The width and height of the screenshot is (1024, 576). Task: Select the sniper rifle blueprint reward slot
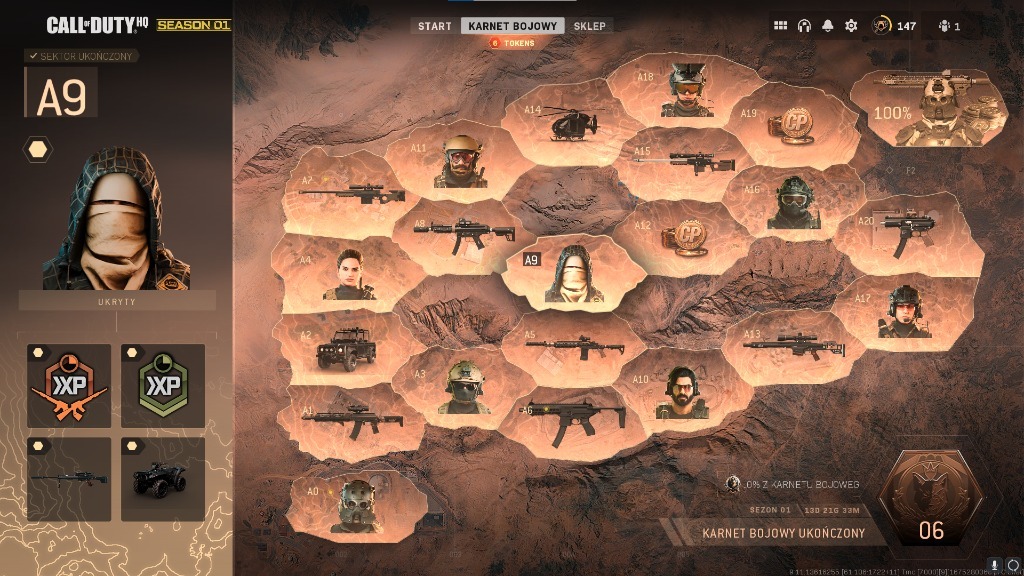pyautogui.click(x=69, y=479)
